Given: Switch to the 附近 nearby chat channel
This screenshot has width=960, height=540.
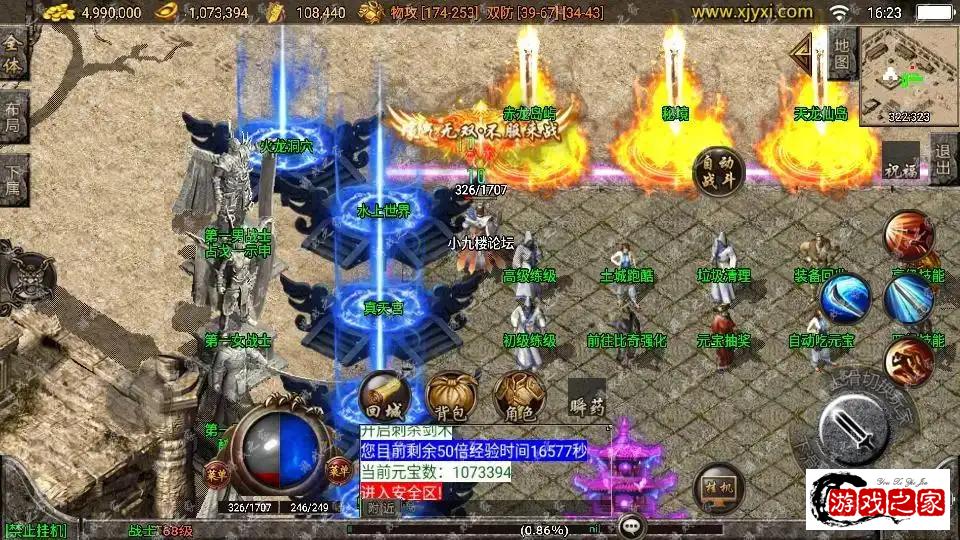Looking at the screenshot, I should [x=379, y=509].
